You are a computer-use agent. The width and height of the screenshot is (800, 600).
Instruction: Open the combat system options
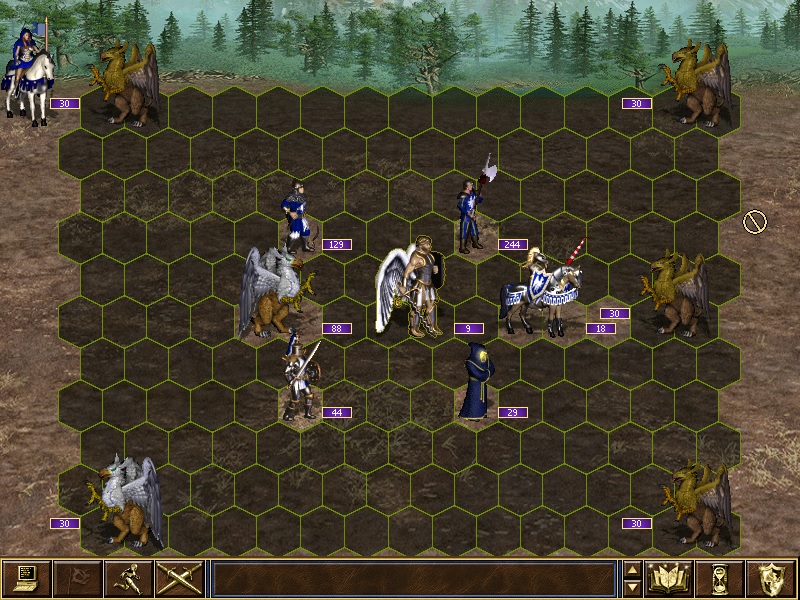(26, 578)
